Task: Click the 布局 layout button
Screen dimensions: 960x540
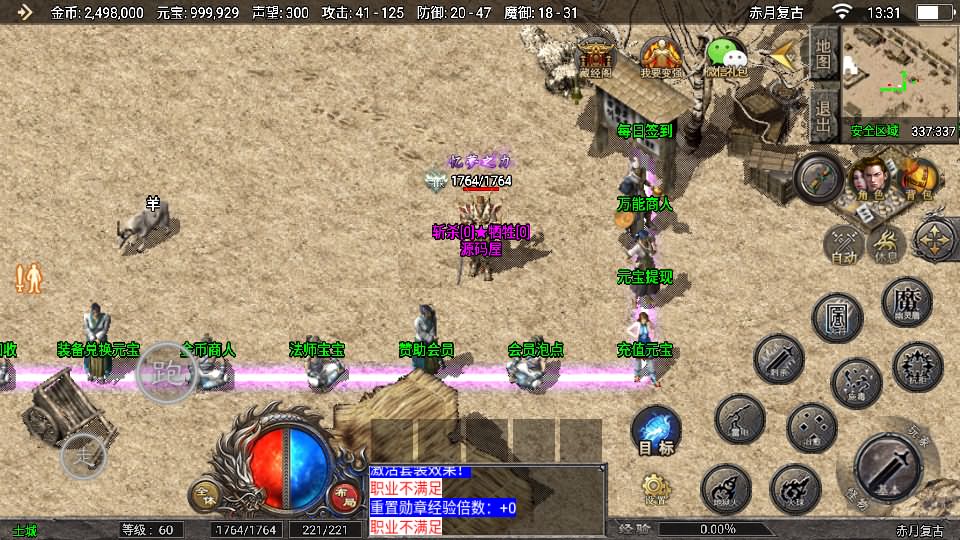Action: (344, 494)
